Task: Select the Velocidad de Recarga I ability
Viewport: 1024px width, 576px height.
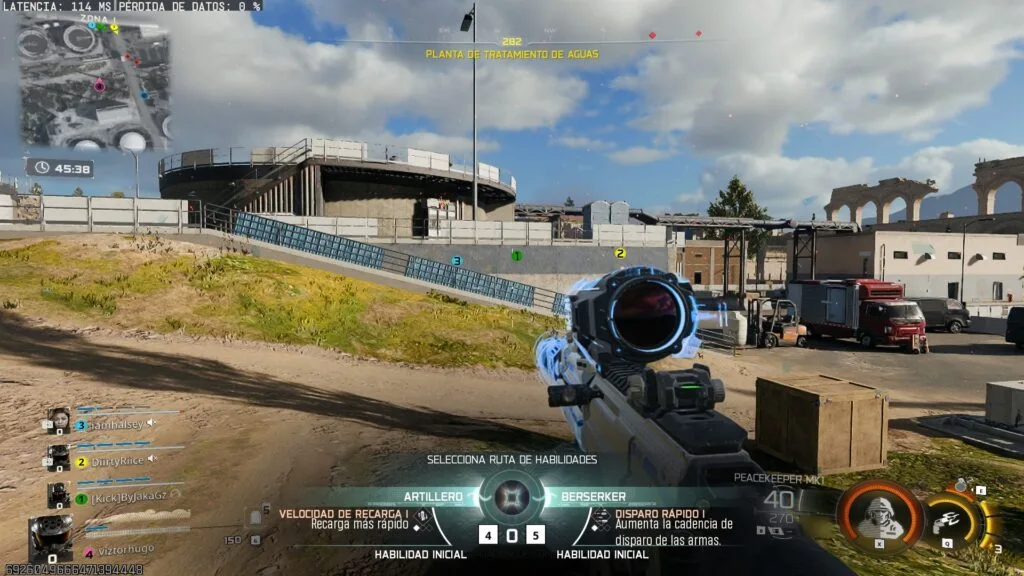Action: pyautogui.click(x=344, y=518)
